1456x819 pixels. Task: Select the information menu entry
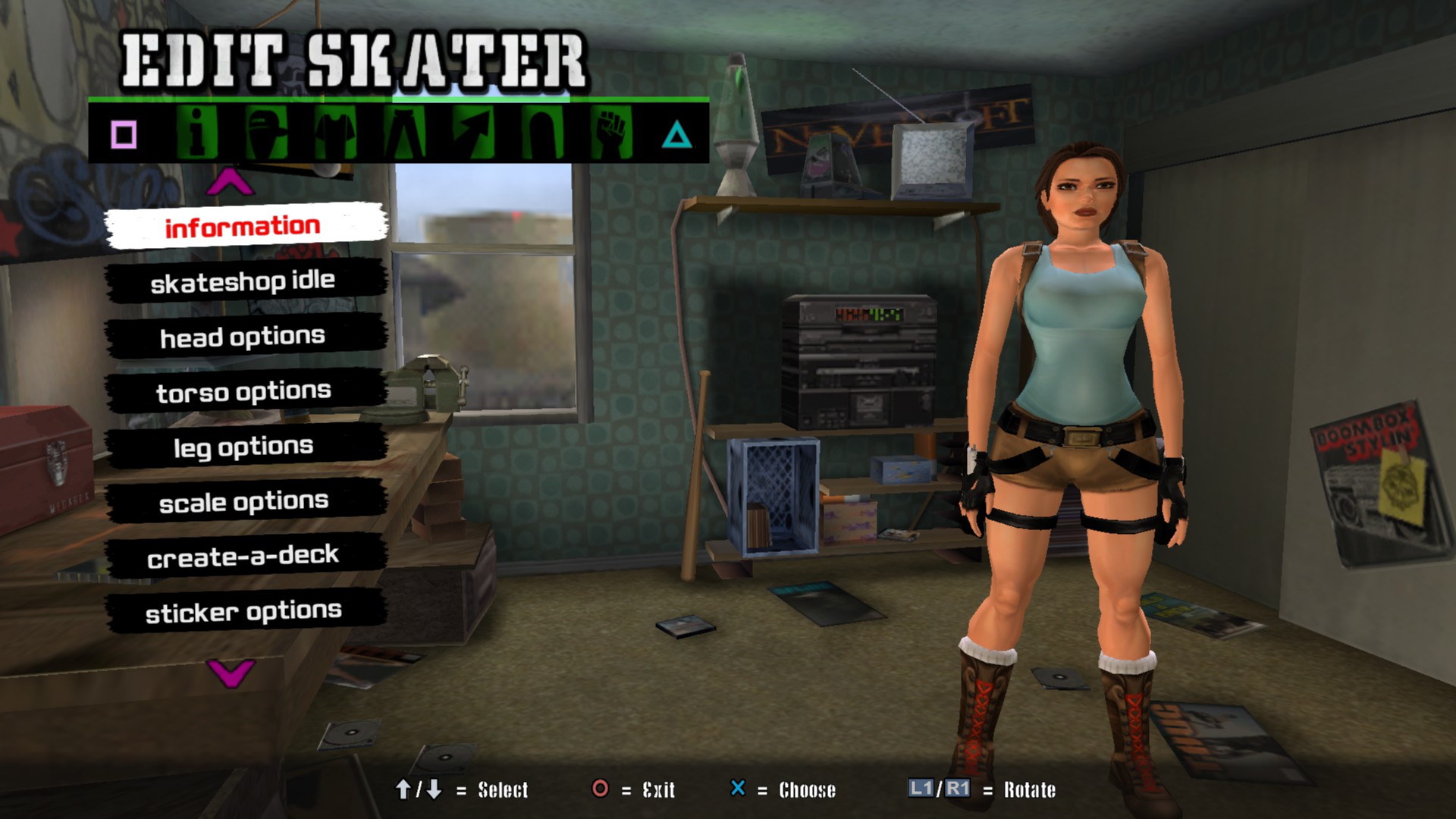(x=244, y=226)
